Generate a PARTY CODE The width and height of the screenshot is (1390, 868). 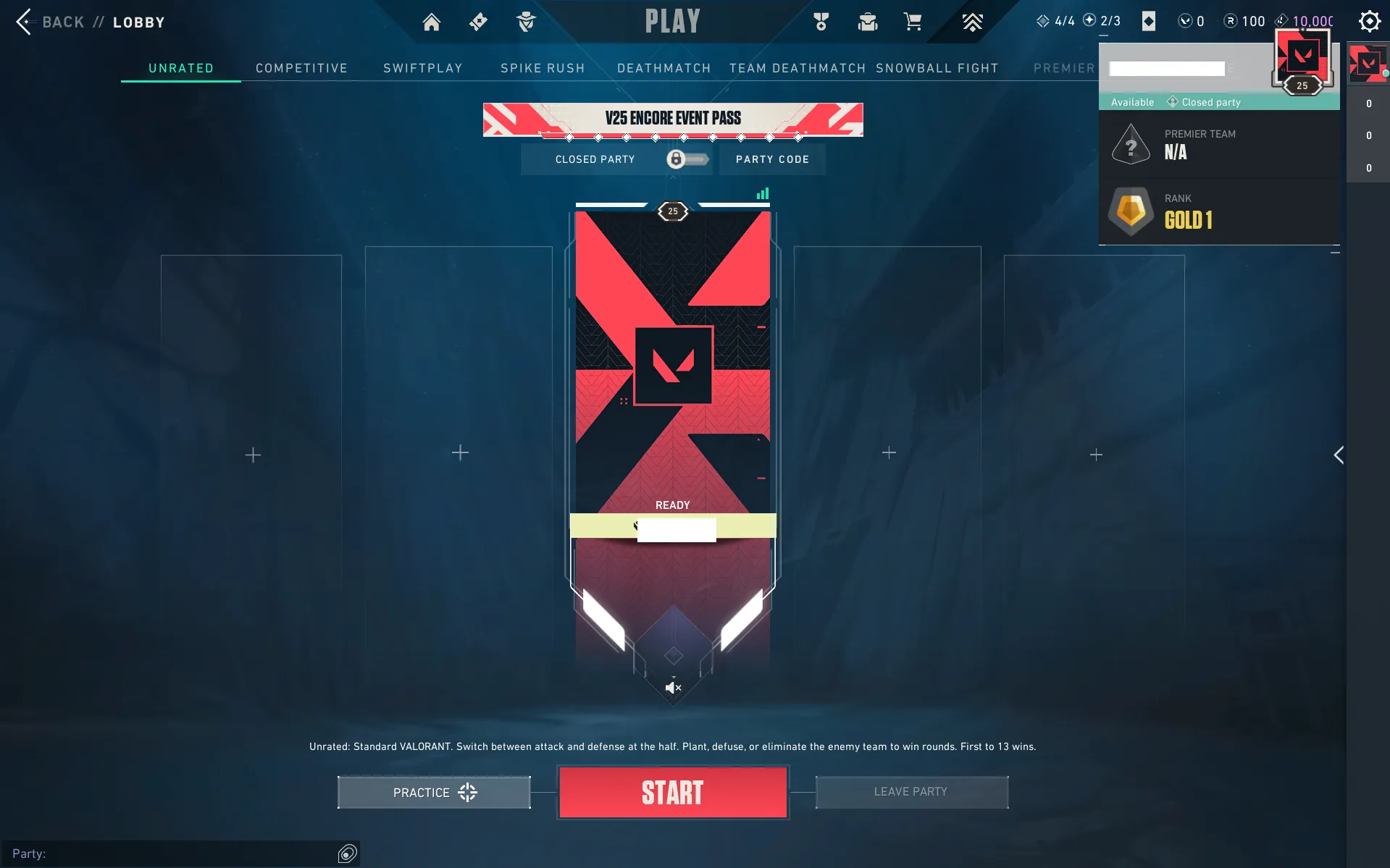772,159
